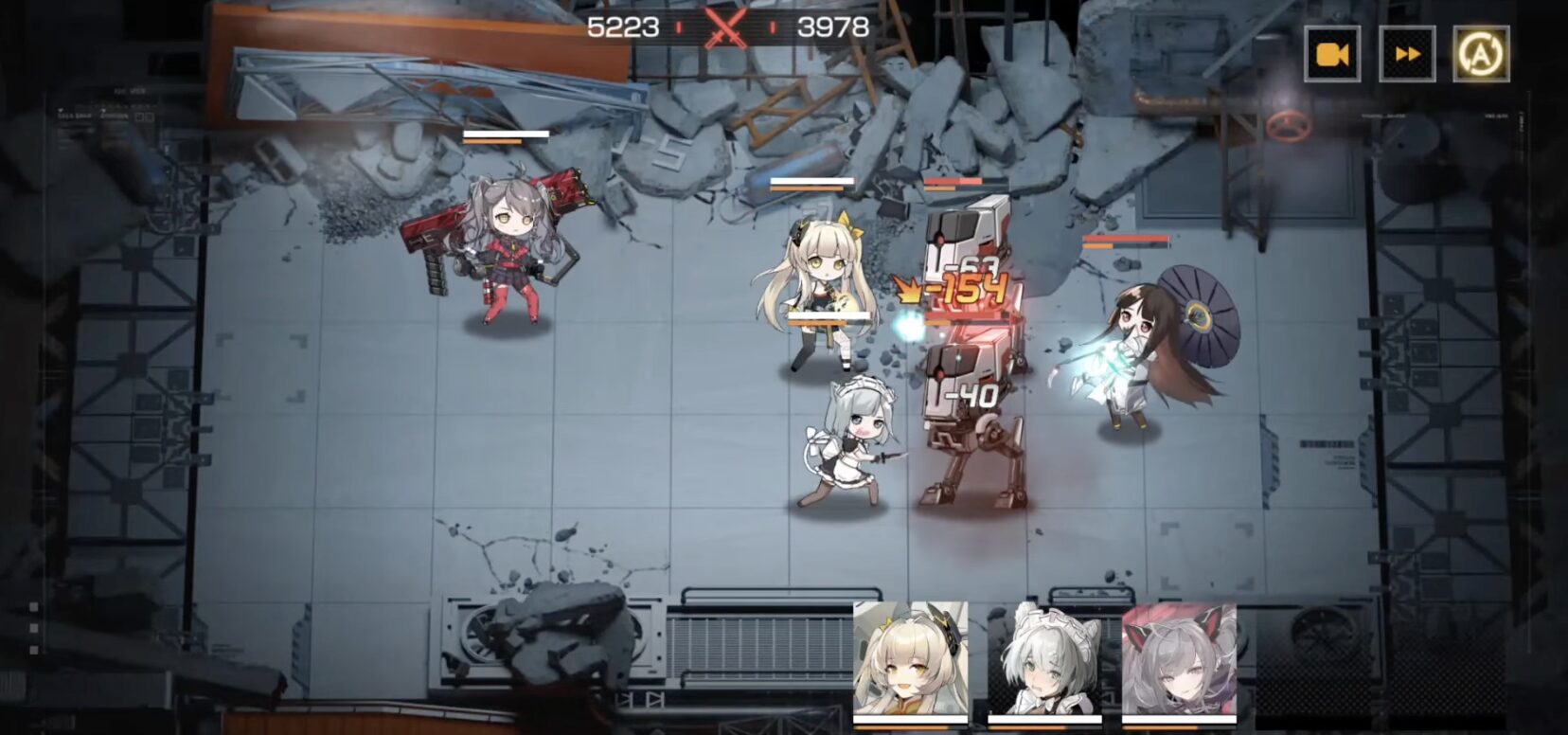The image size is (1568, 735).
Task: Activate the fast-forward speed button
Action: [x=1407, y=54]
